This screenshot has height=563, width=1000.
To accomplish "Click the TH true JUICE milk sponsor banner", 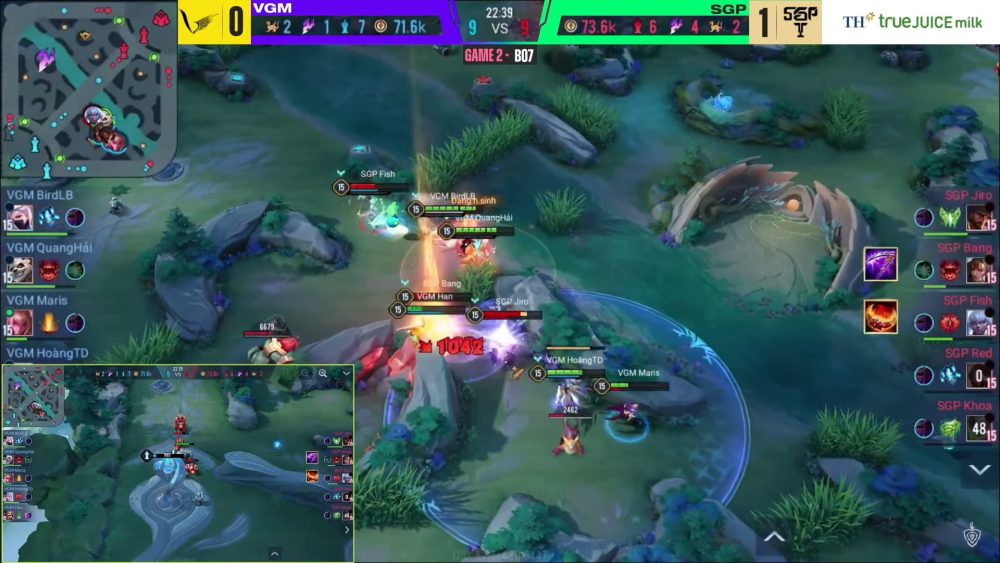I will (x=911, y=21).
